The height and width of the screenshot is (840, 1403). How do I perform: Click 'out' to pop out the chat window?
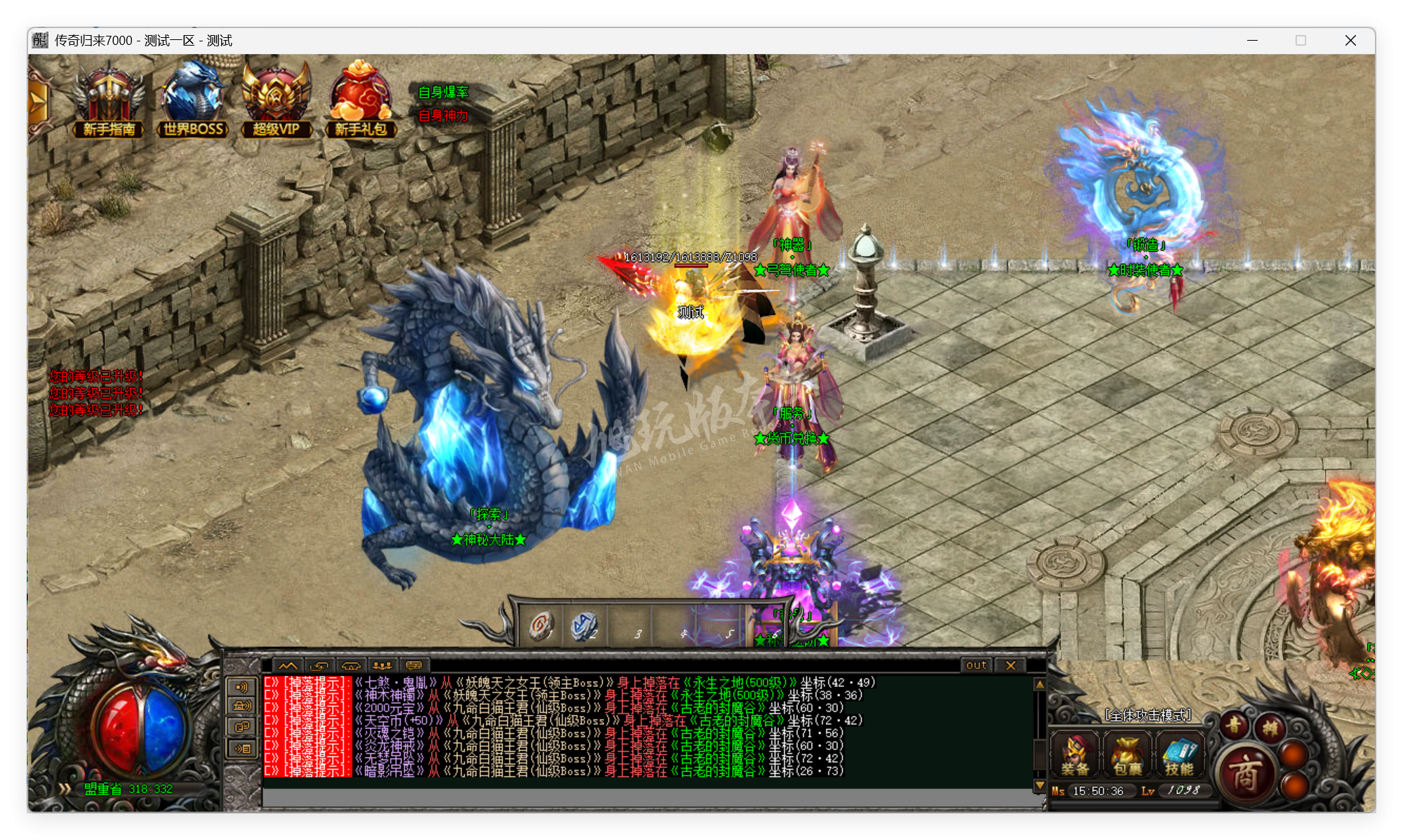(976, 664)
